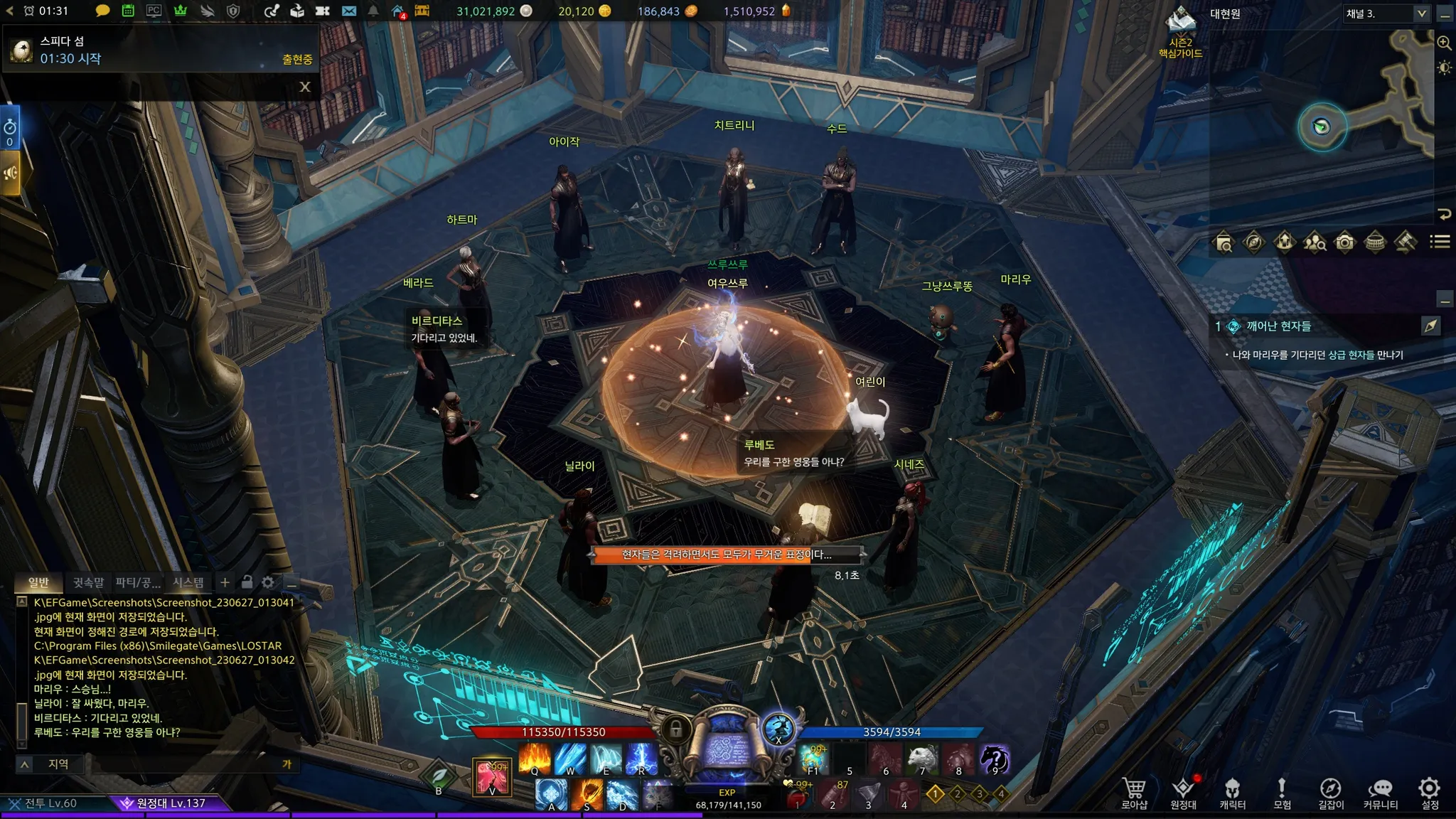Open the chat settings gear
This screenshot has width=1456, height=819.
268,582
